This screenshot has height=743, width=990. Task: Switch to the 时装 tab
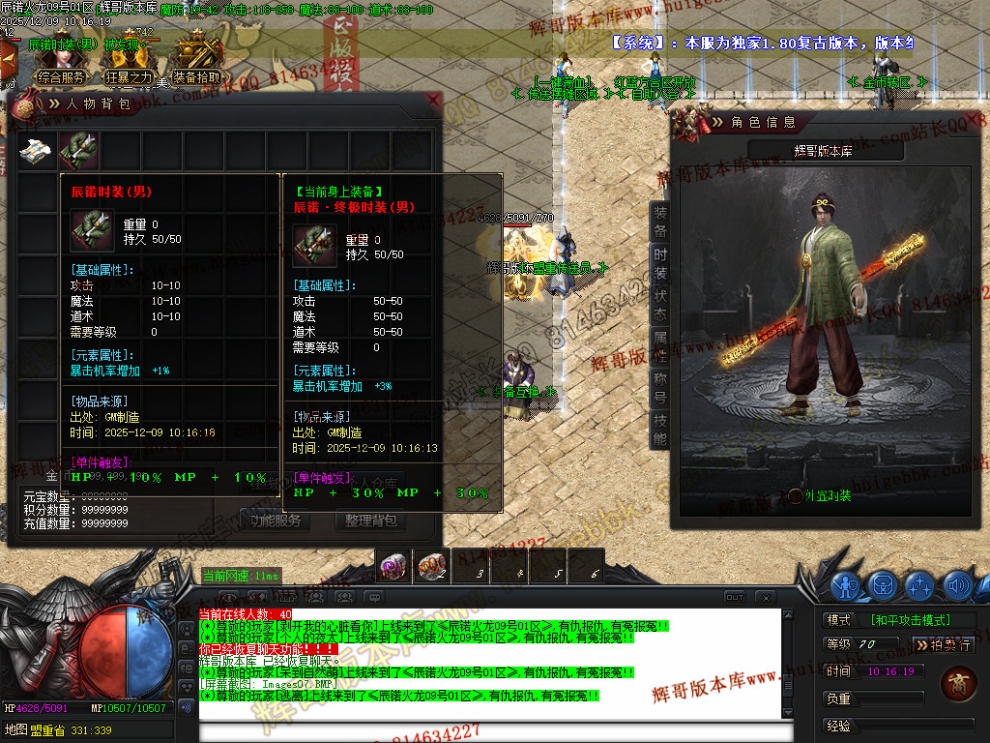coord(660,265)
